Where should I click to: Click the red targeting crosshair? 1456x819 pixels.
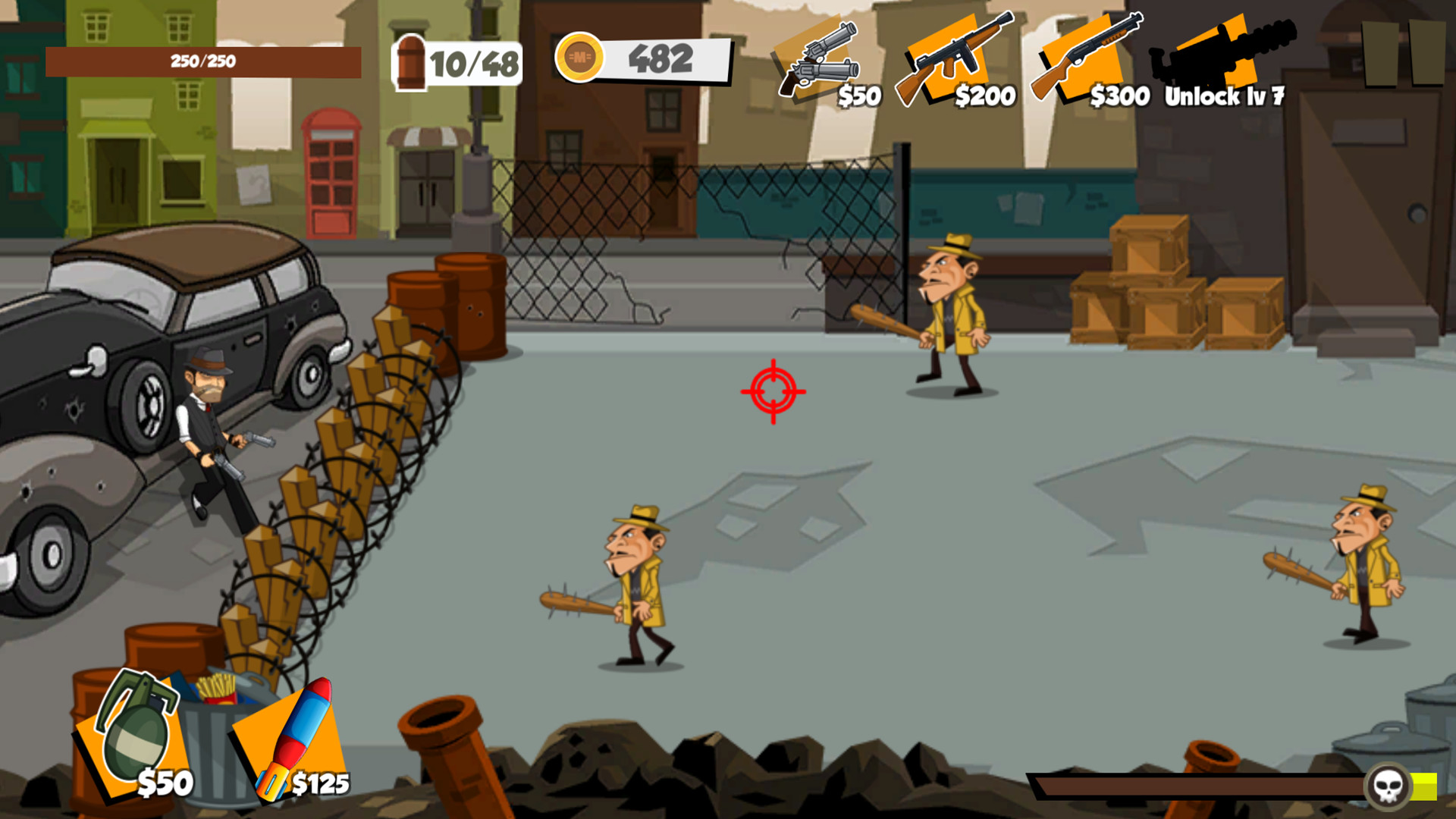[x=773, y=393]
